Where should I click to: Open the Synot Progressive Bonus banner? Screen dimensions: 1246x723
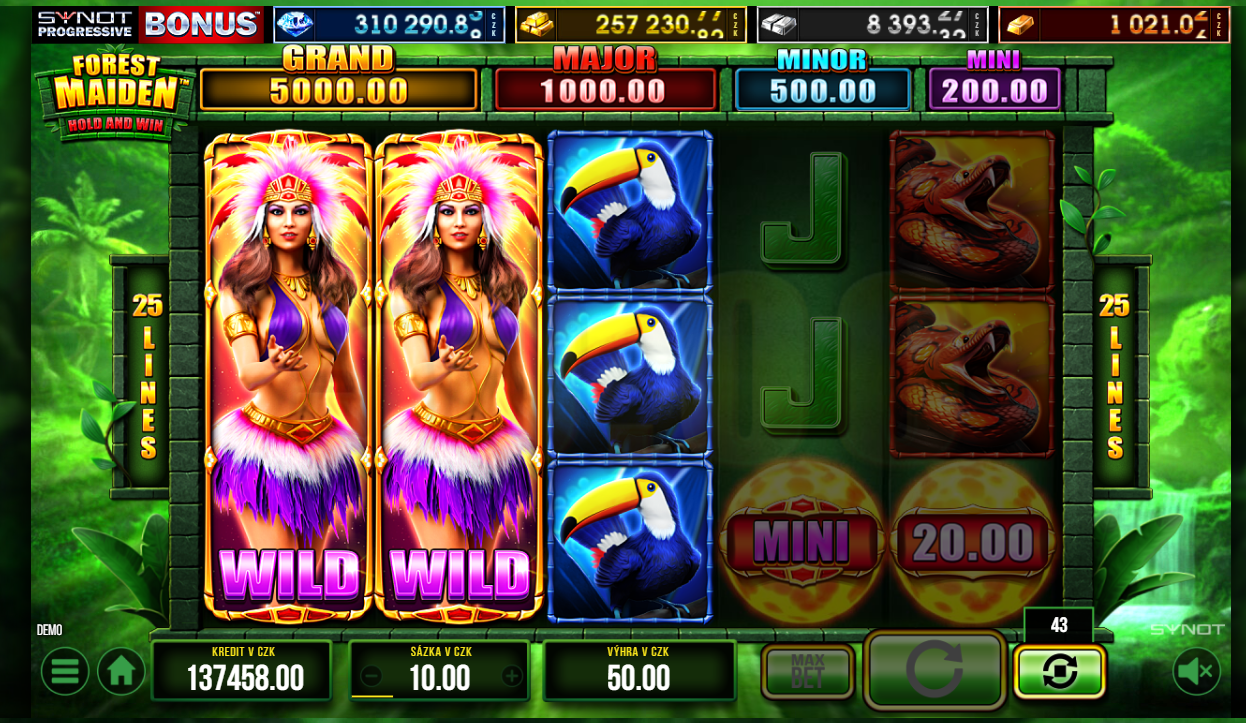(148, 24)
